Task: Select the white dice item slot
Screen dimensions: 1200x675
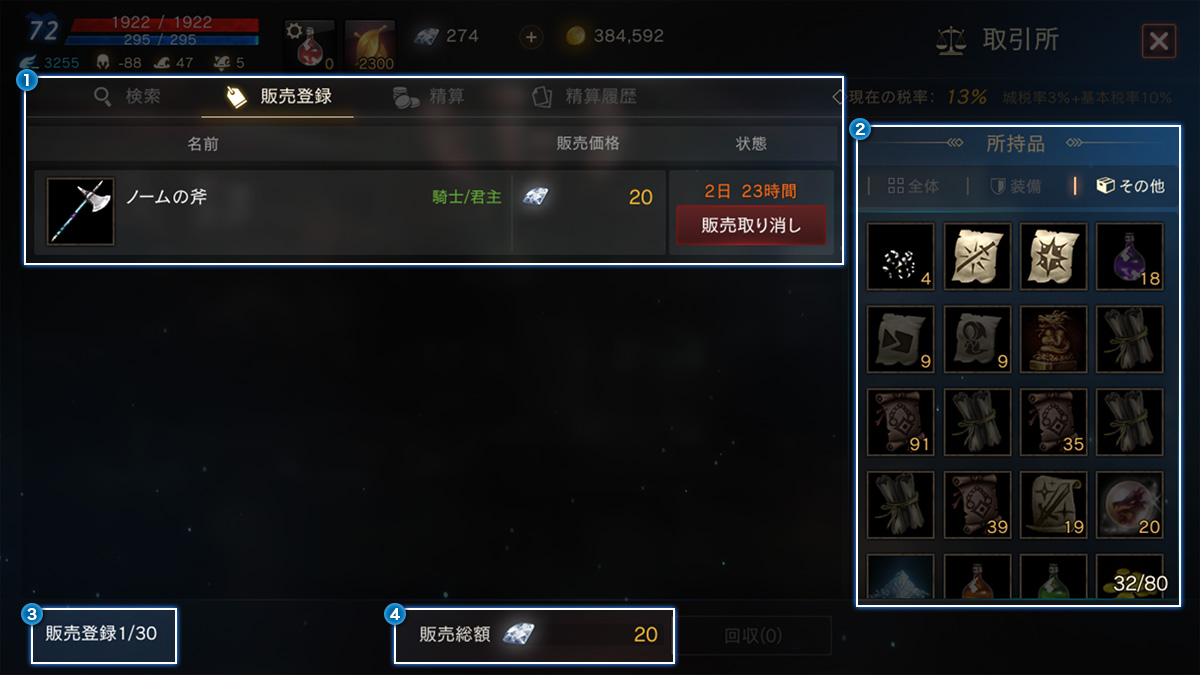Action: (900, 256)
